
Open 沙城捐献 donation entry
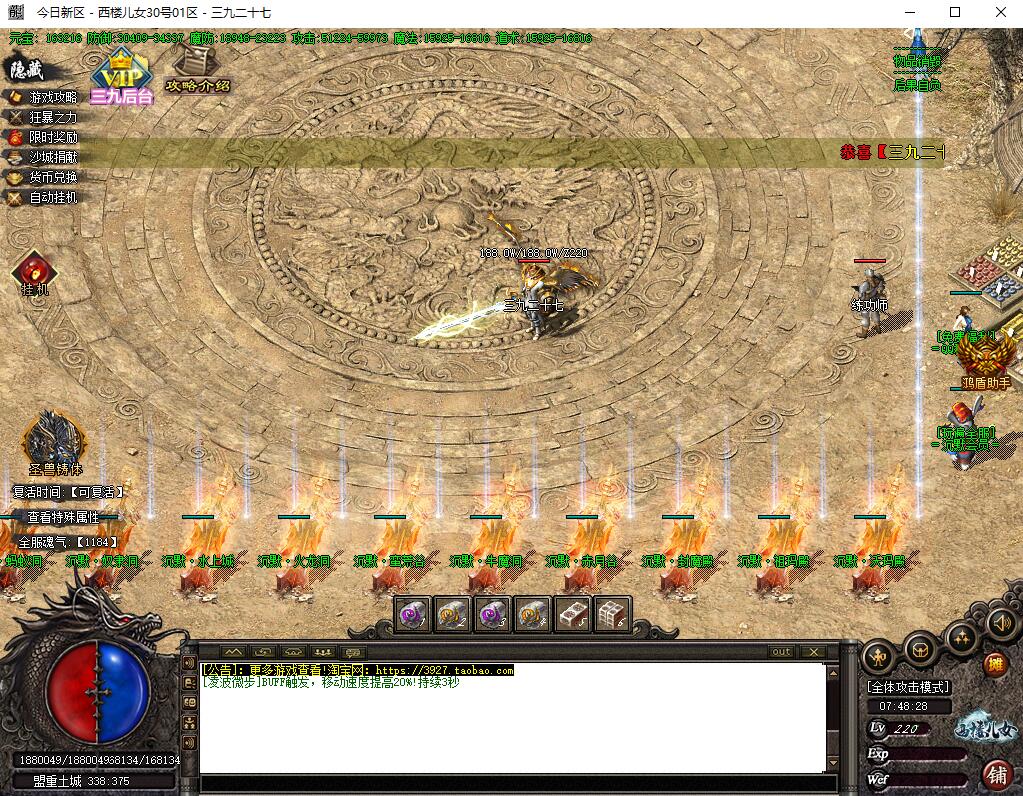pos(52,157)
